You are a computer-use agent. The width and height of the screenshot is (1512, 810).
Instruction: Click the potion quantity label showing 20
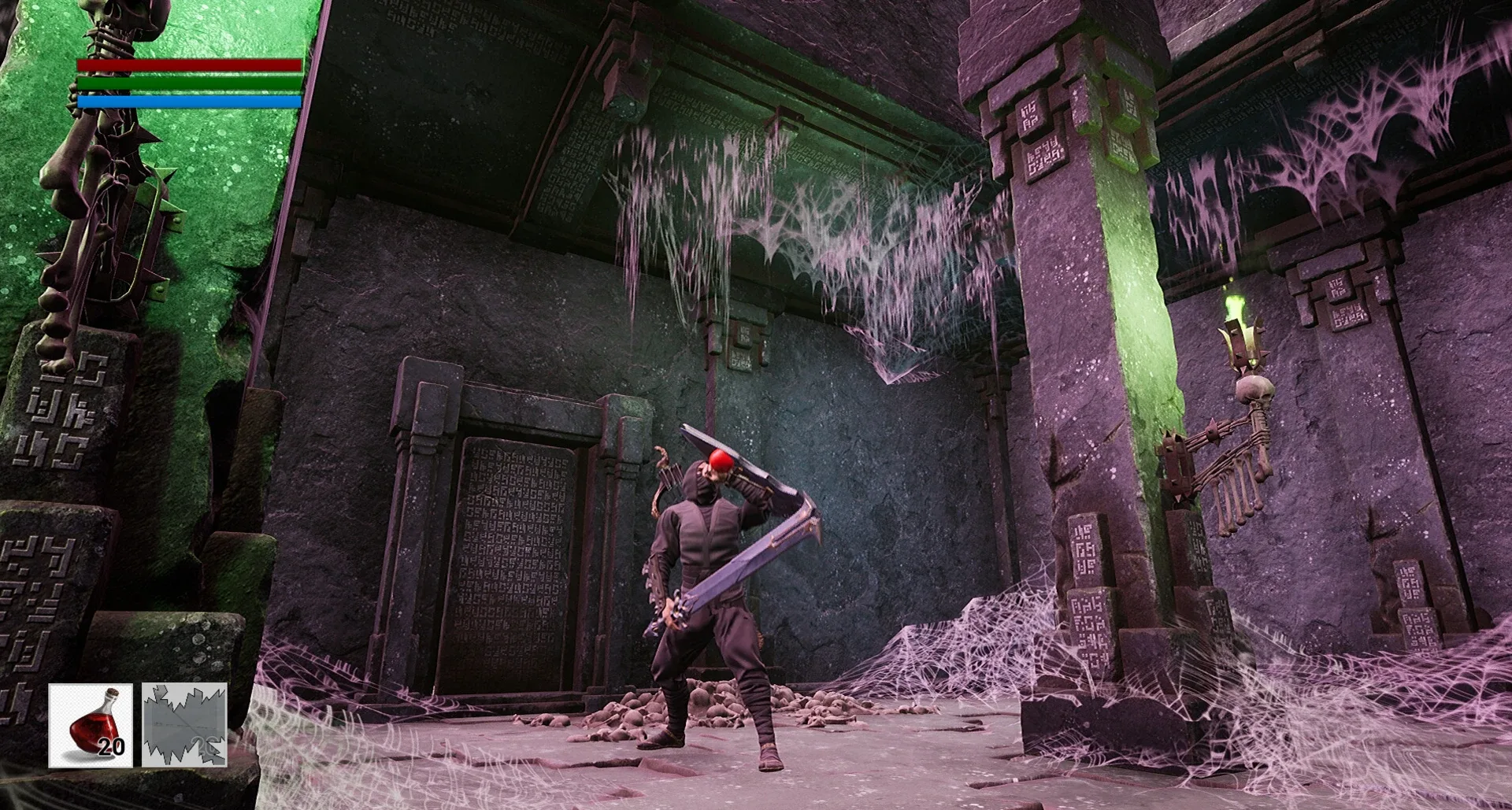coord(112,746)
